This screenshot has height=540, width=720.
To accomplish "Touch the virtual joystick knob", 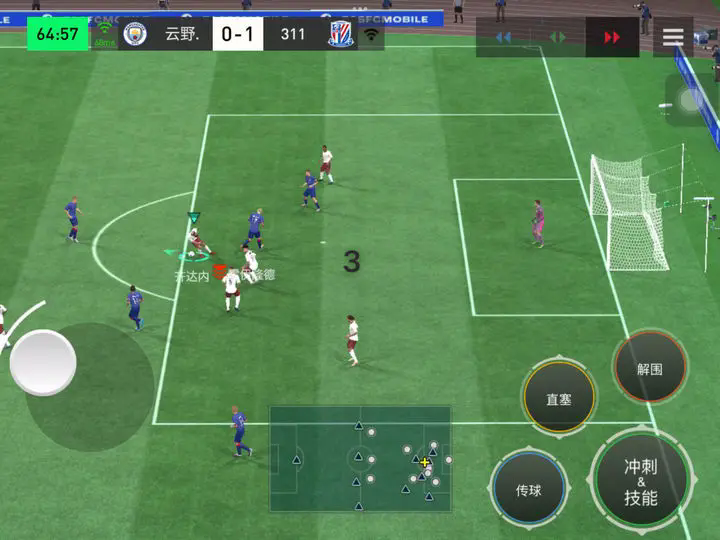I will coord(43,362).
